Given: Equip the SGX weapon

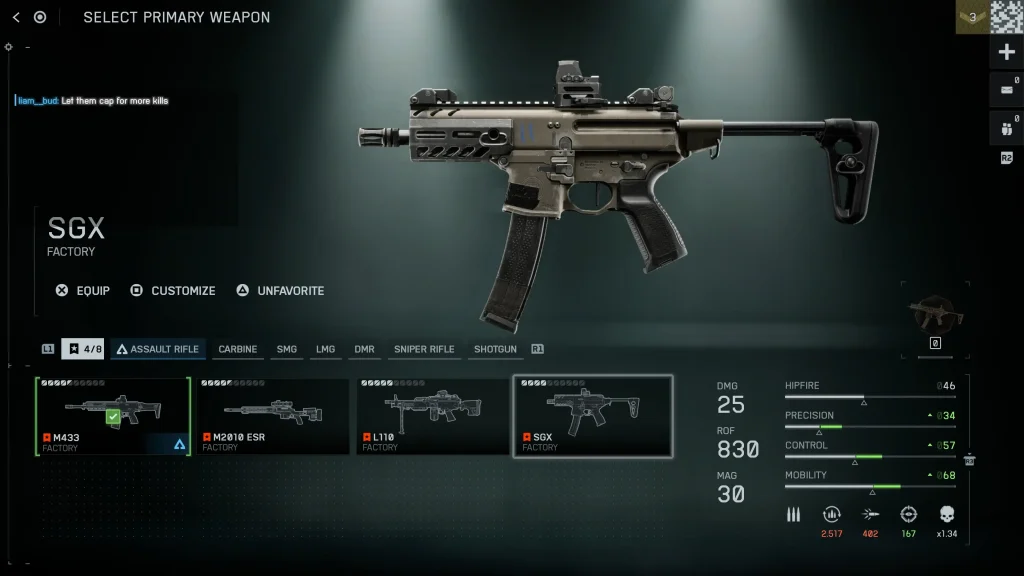Looking at the screenshot, I should point(83,291).
